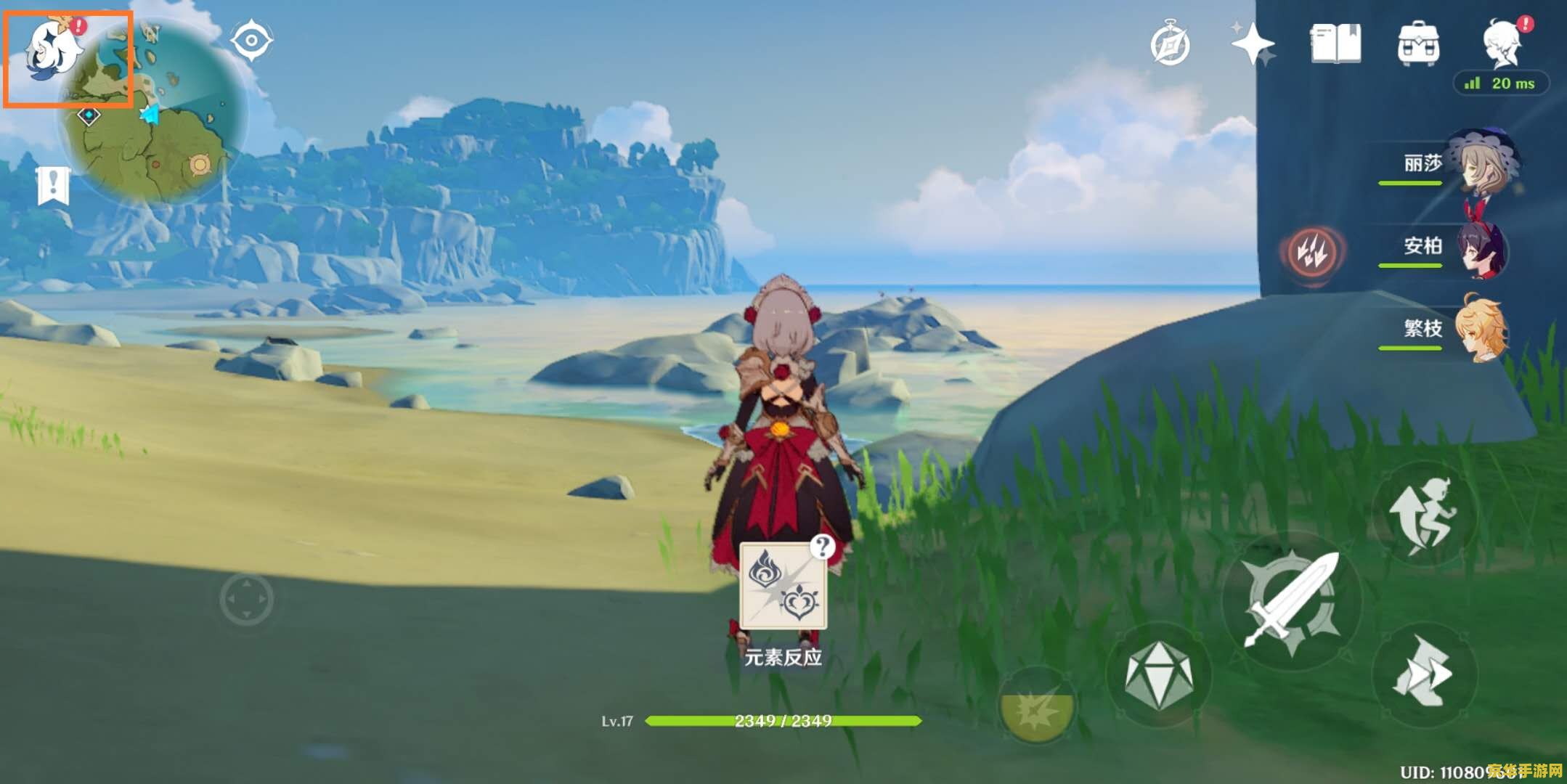1567x784 pixels.
Task: Tap the sprint dash button
Action: 1423,674
